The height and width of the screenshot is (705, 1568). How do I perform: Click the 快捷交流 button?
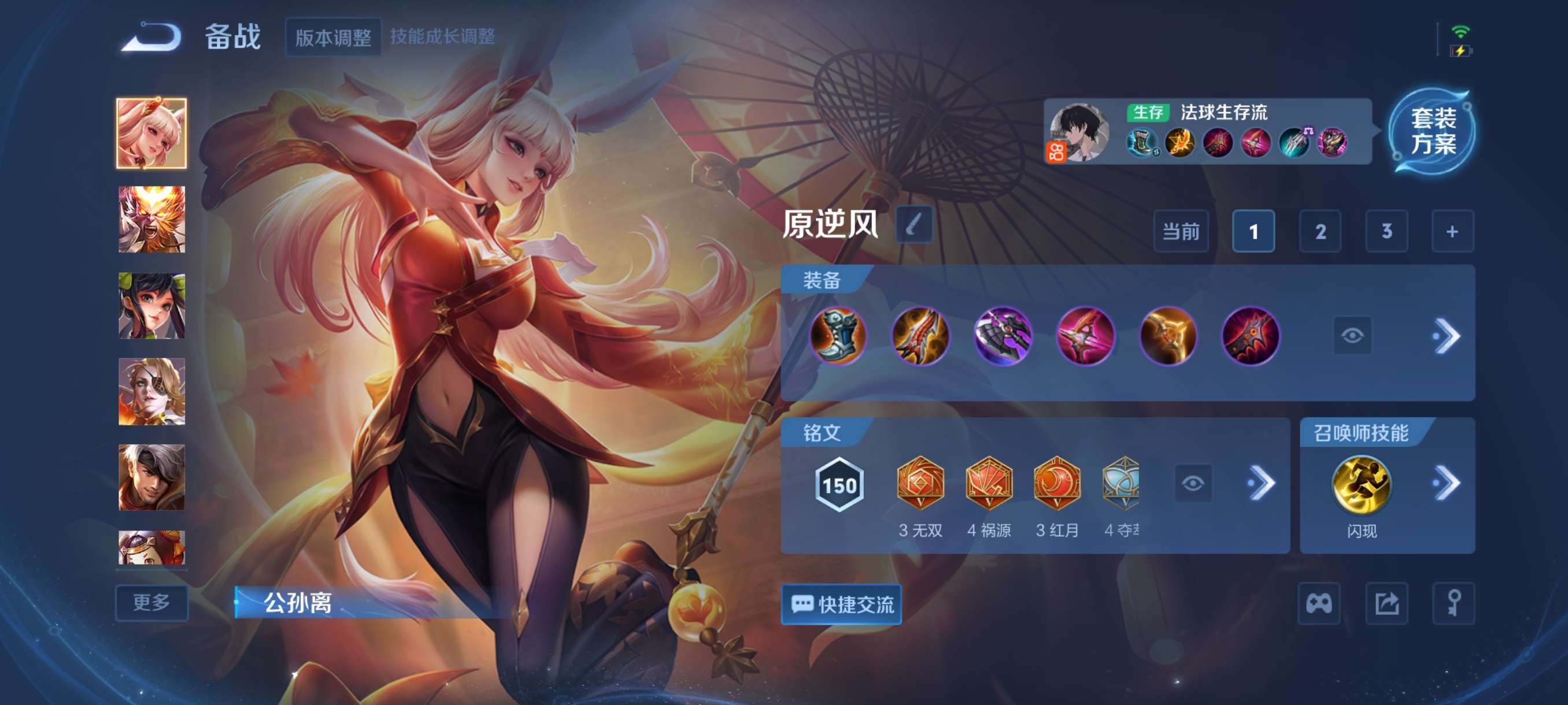[842, 605]
